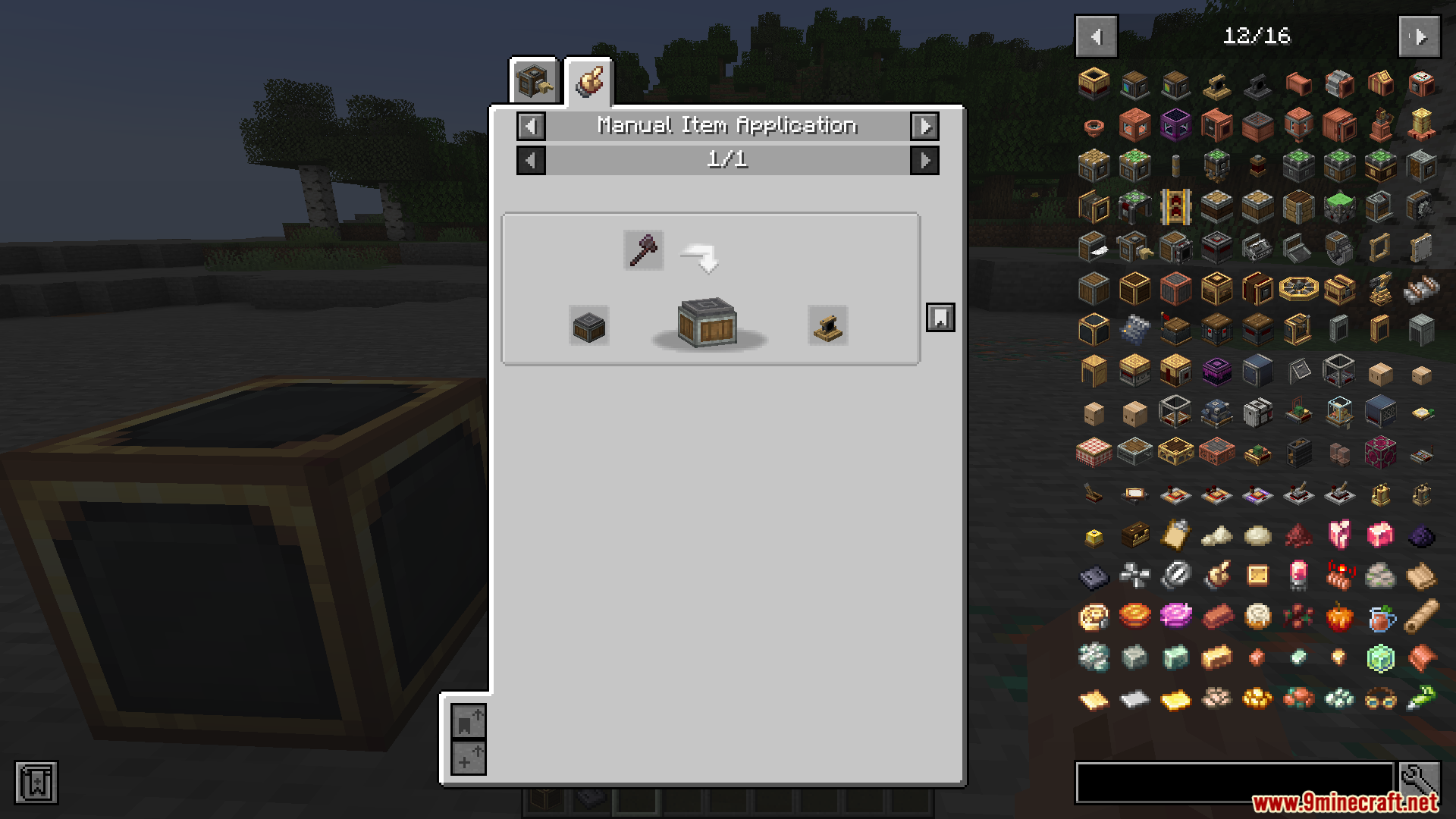1456x819 pixels.
Task: Open the wrench configuration button
Action: click(x=1420, y=780)
